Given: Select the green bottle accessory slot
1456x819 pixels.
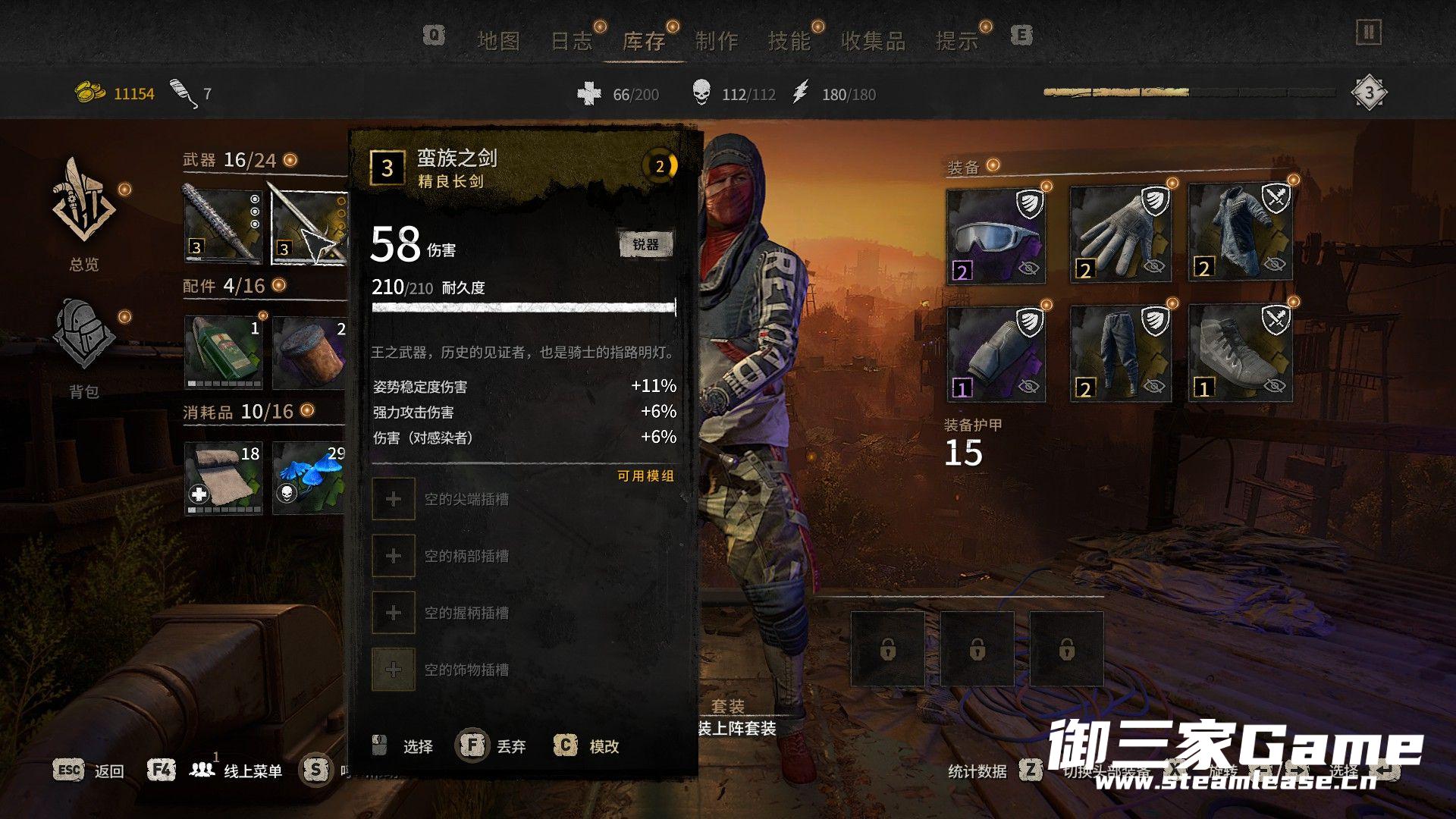Looking at the screenshot, I should tap(223, 352).
